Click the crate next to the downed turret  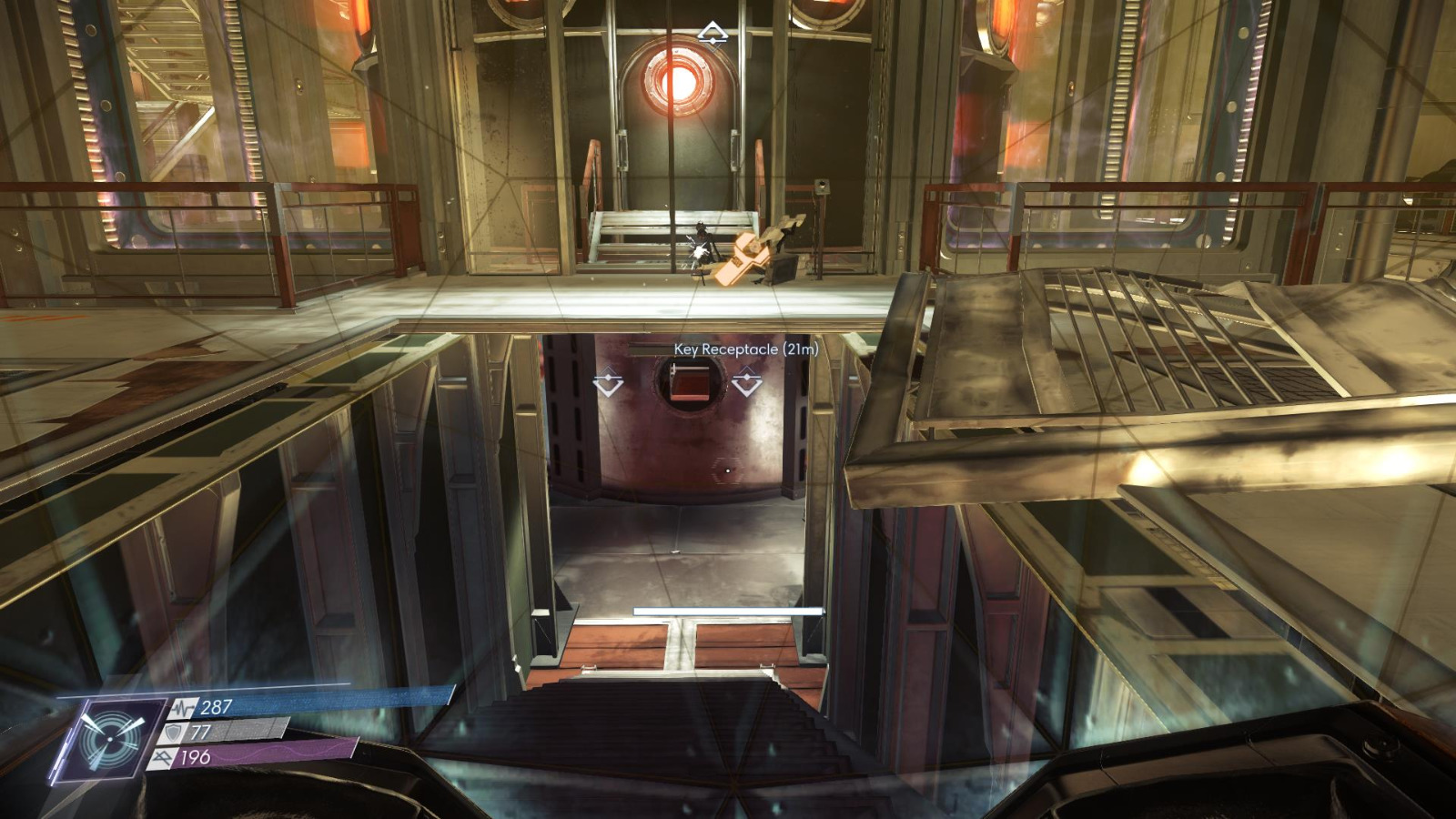click(784, 268)
